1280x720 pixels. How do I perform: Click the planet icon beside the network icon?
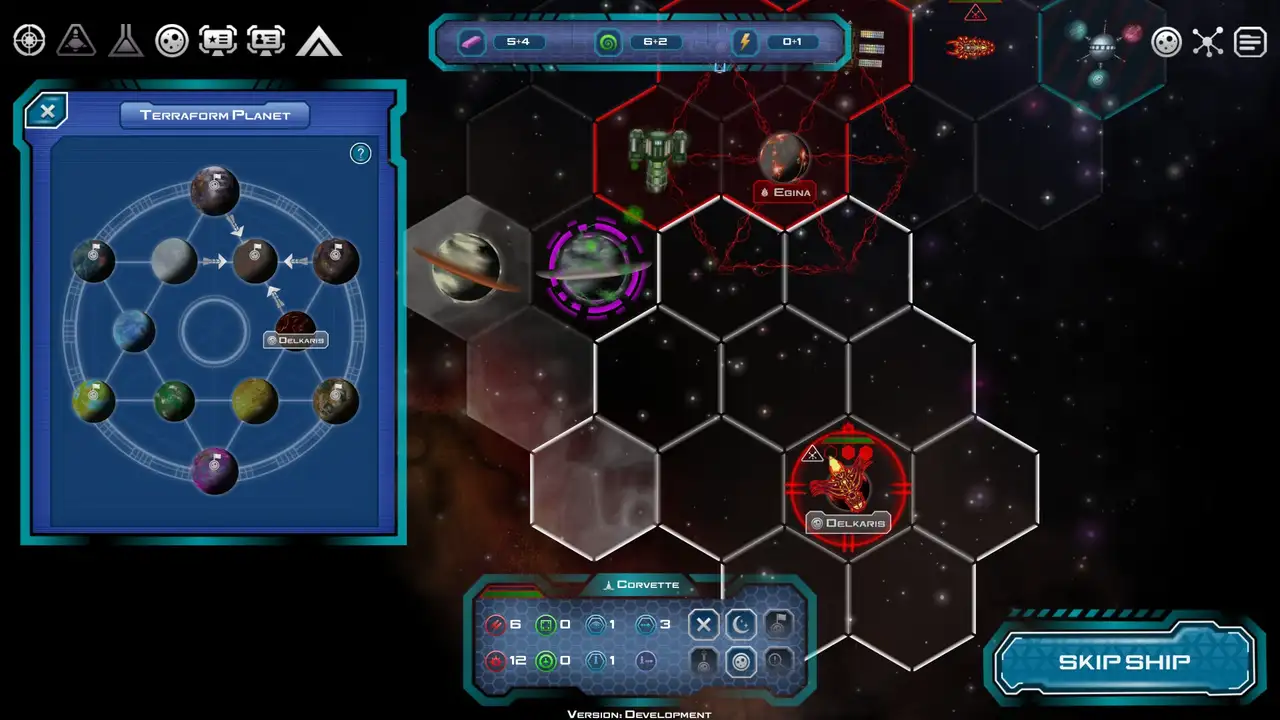point(1166,42)
